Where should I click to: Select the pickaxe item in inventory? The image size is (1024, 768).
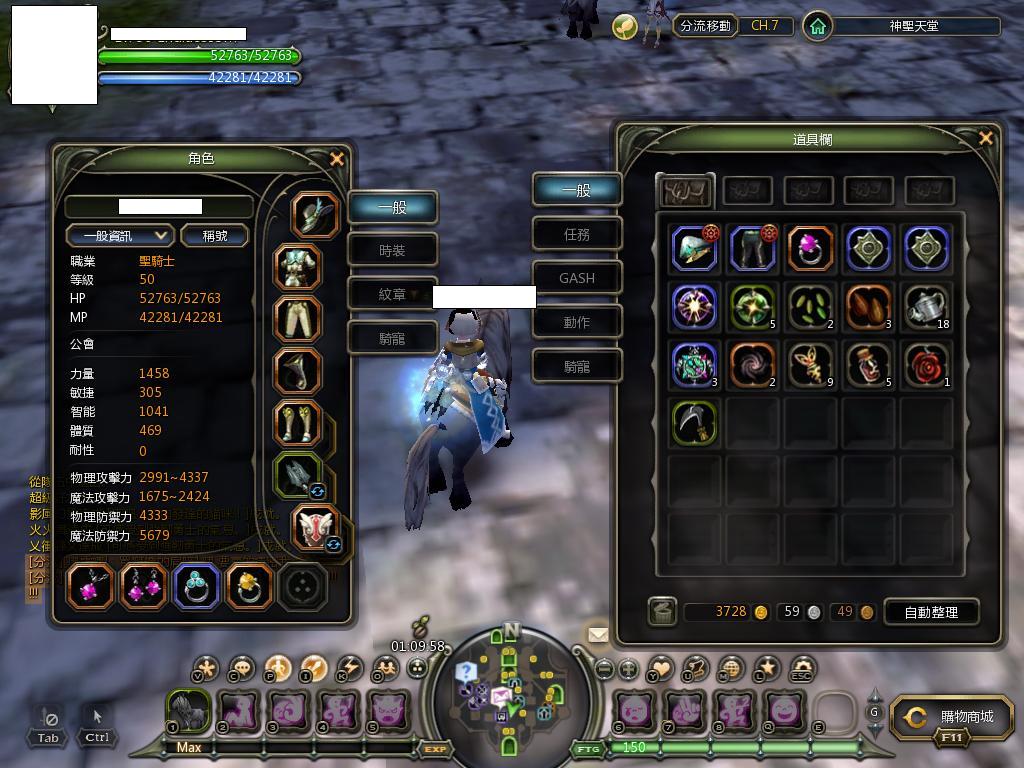[694, 423]
